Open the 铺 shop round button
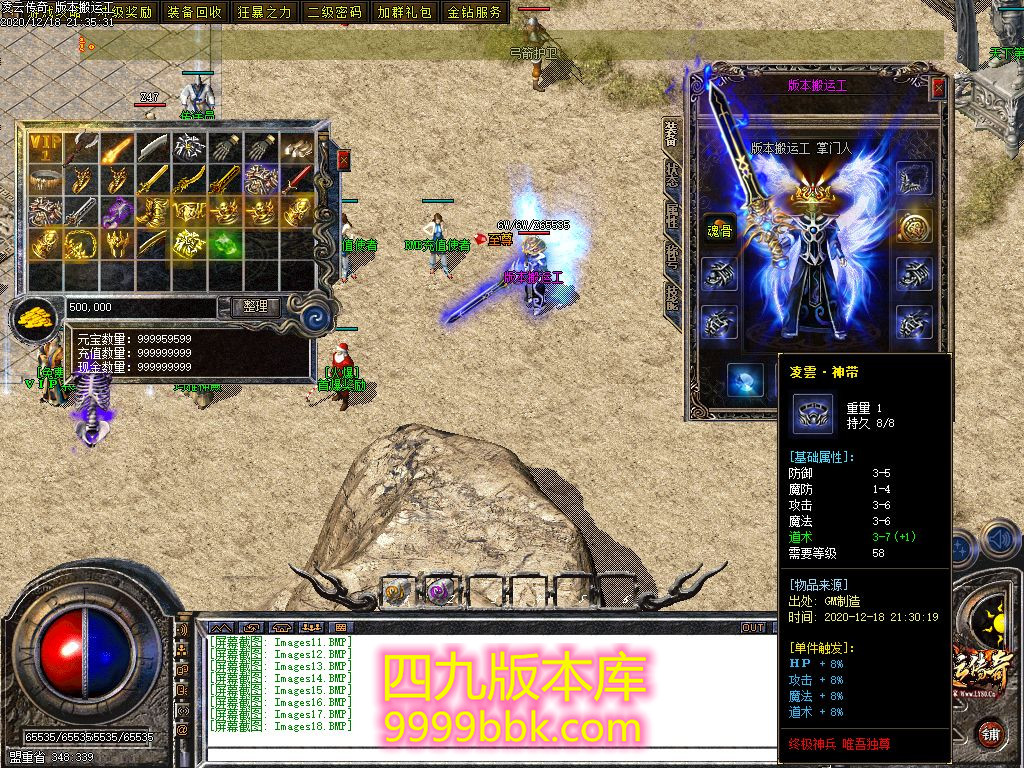This screenshot has width=1024, height=768. click(x=989, y=735)
